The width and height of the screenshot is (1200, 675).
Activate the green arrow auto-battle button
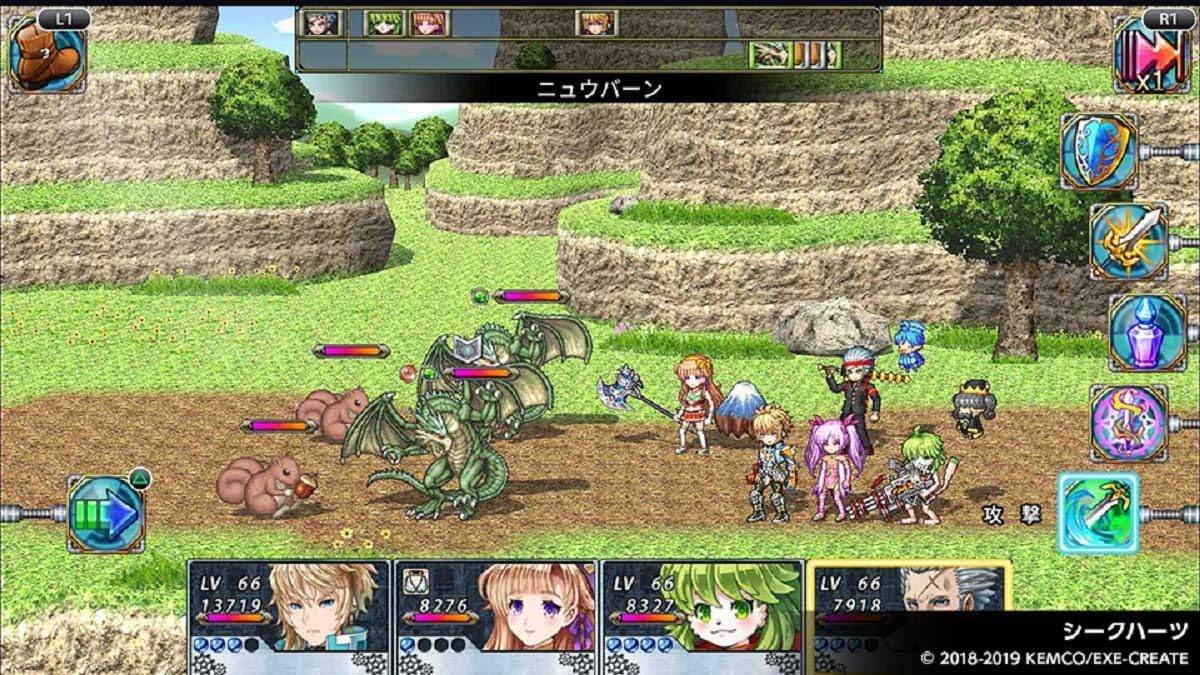tap(105, 514)
